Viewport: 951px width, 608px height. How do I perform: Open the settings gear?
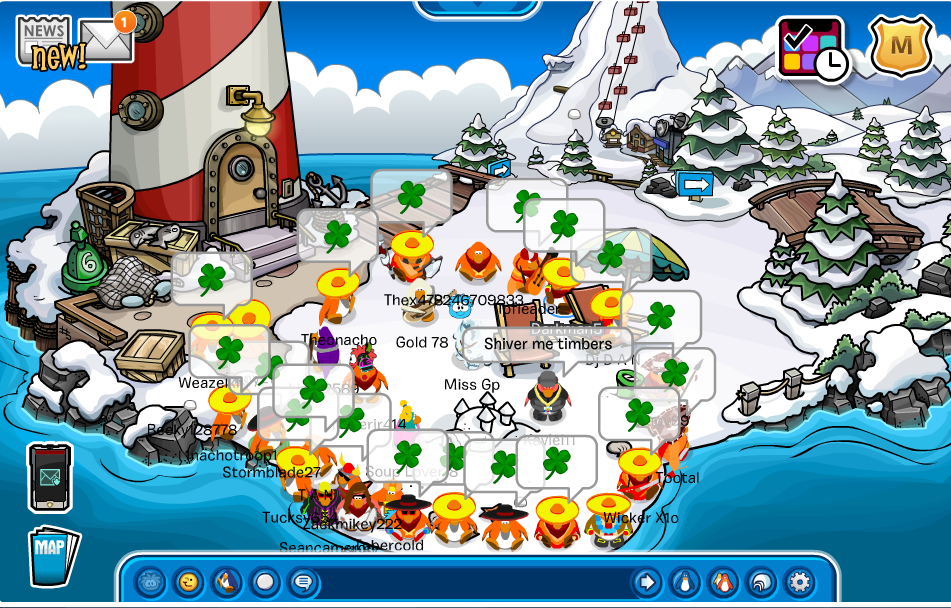pos(799,581)
